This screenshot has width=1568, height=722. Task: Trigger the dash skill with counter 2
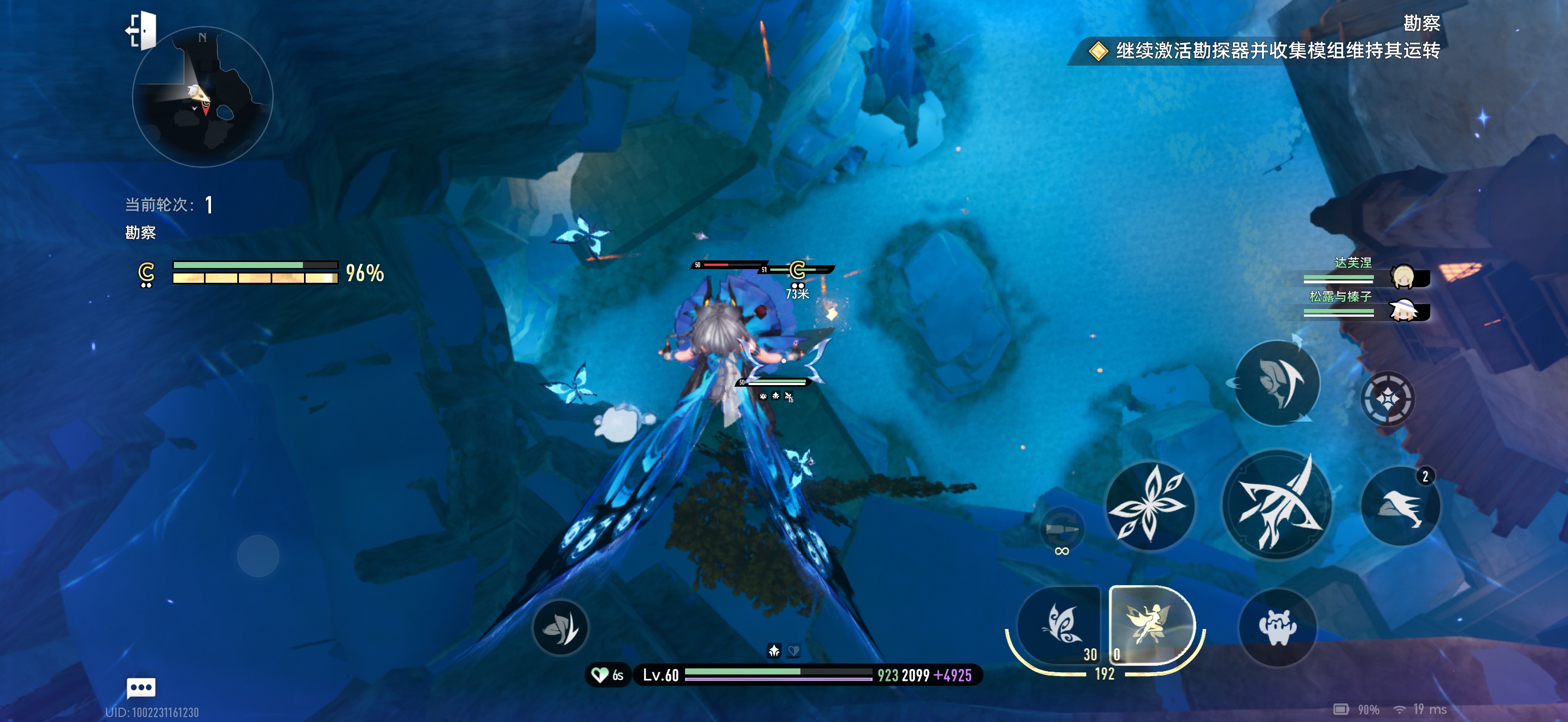pos(1400,506)
